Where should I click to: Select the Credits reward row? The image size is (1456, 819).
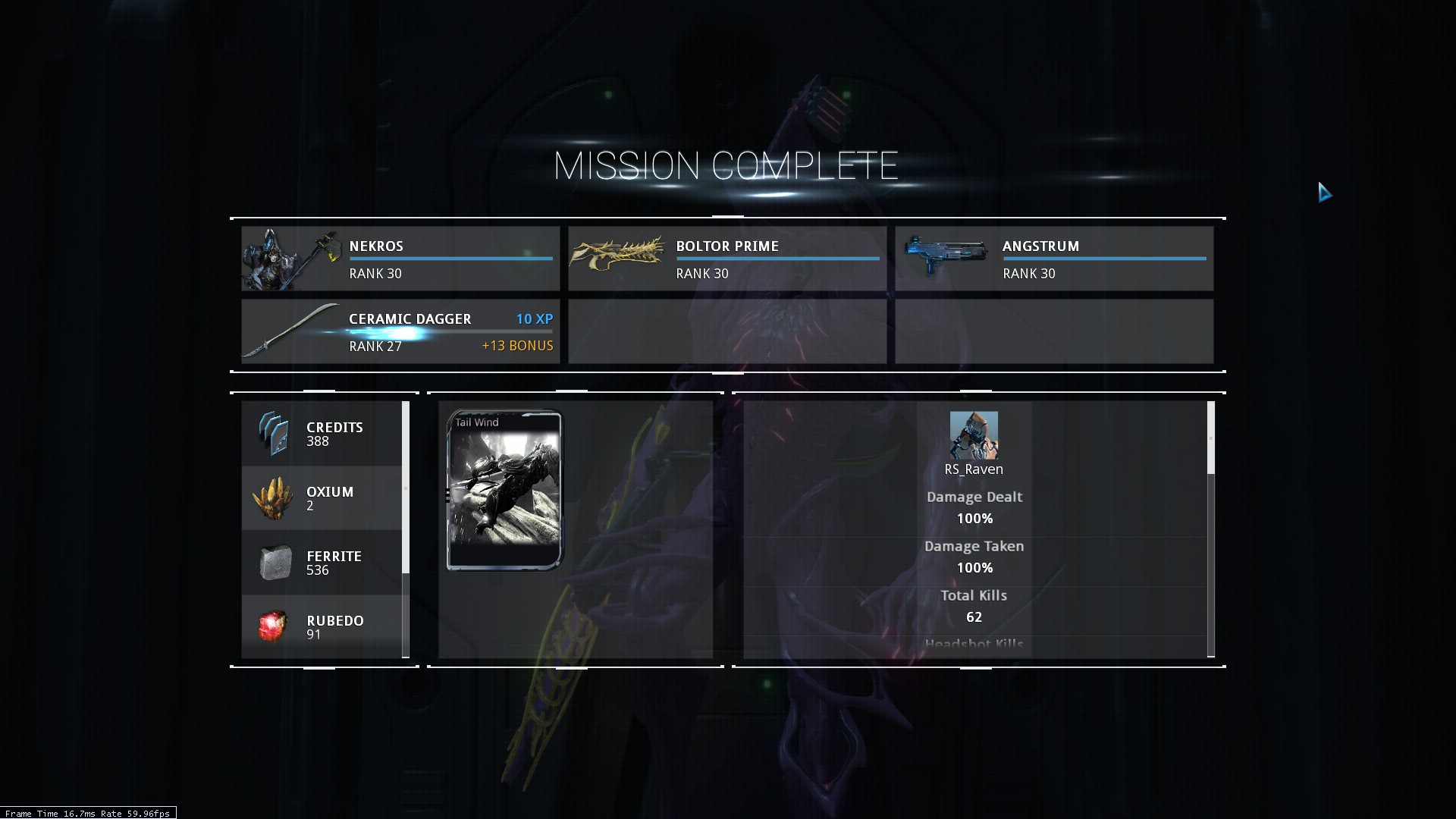tap(322, 434)
